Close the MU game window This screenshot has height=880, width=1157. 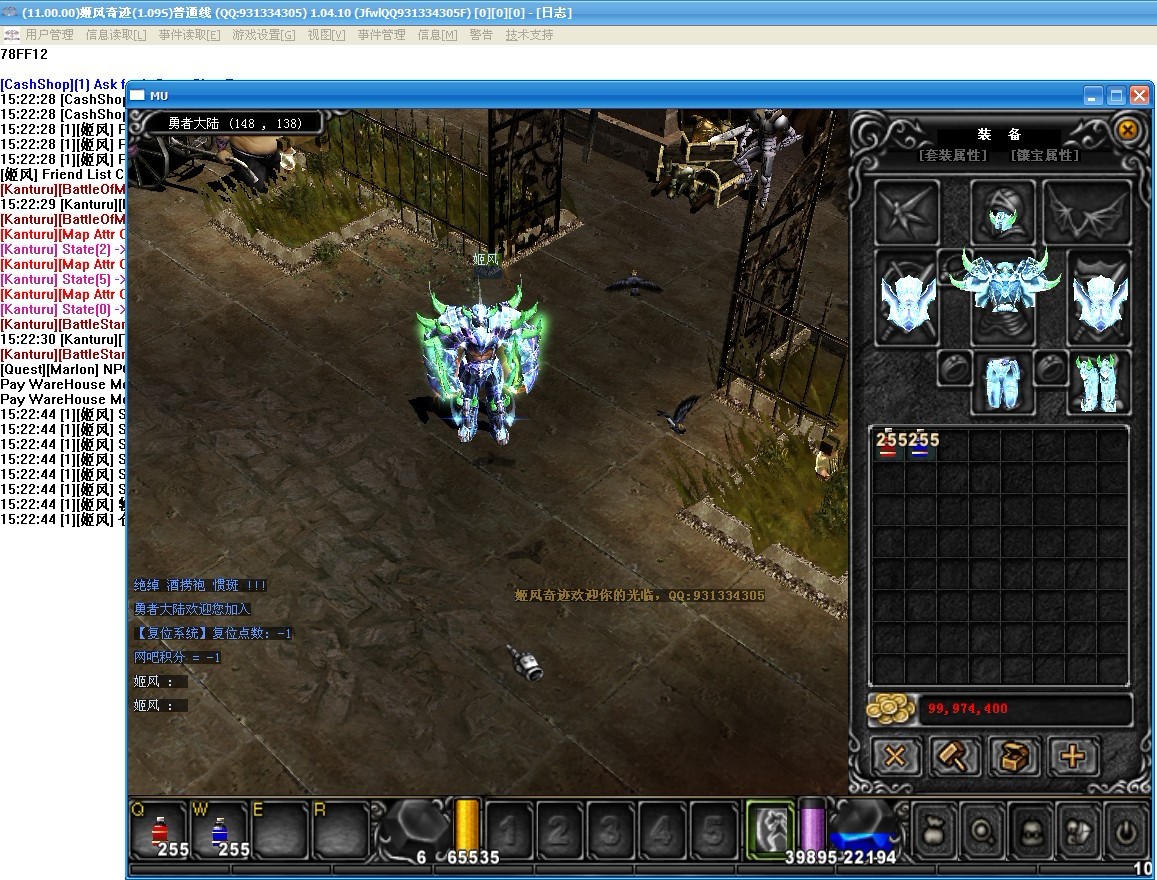(1139, 96)
